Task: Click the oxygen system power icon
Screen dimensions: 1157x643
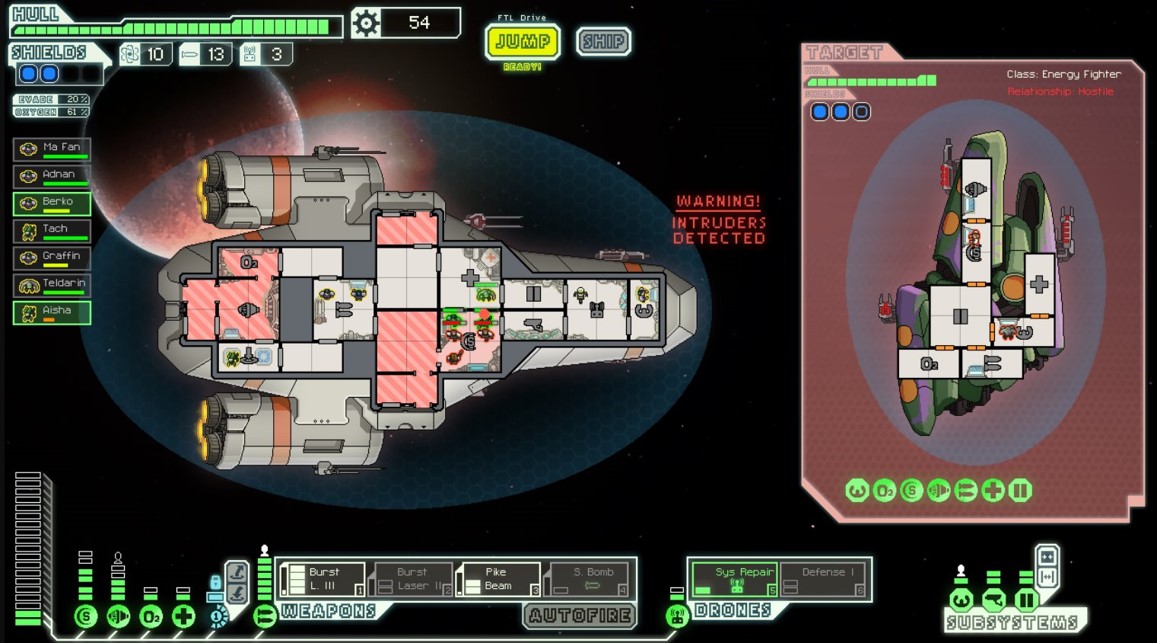Action: pyautogui.click(x=151, y=616)
